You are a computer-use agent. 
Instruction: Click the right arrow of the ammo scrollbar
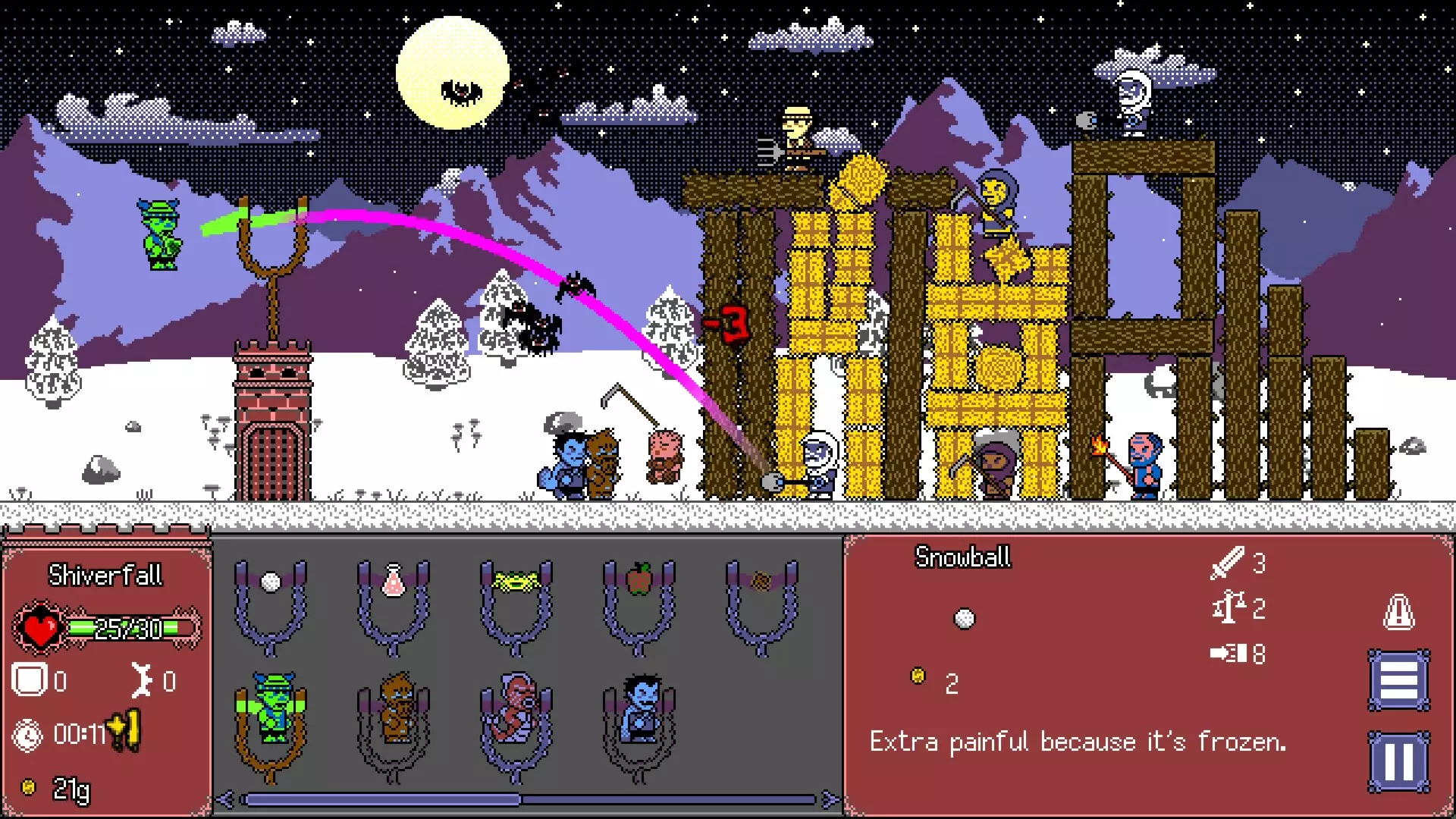[x=827, y=798]
